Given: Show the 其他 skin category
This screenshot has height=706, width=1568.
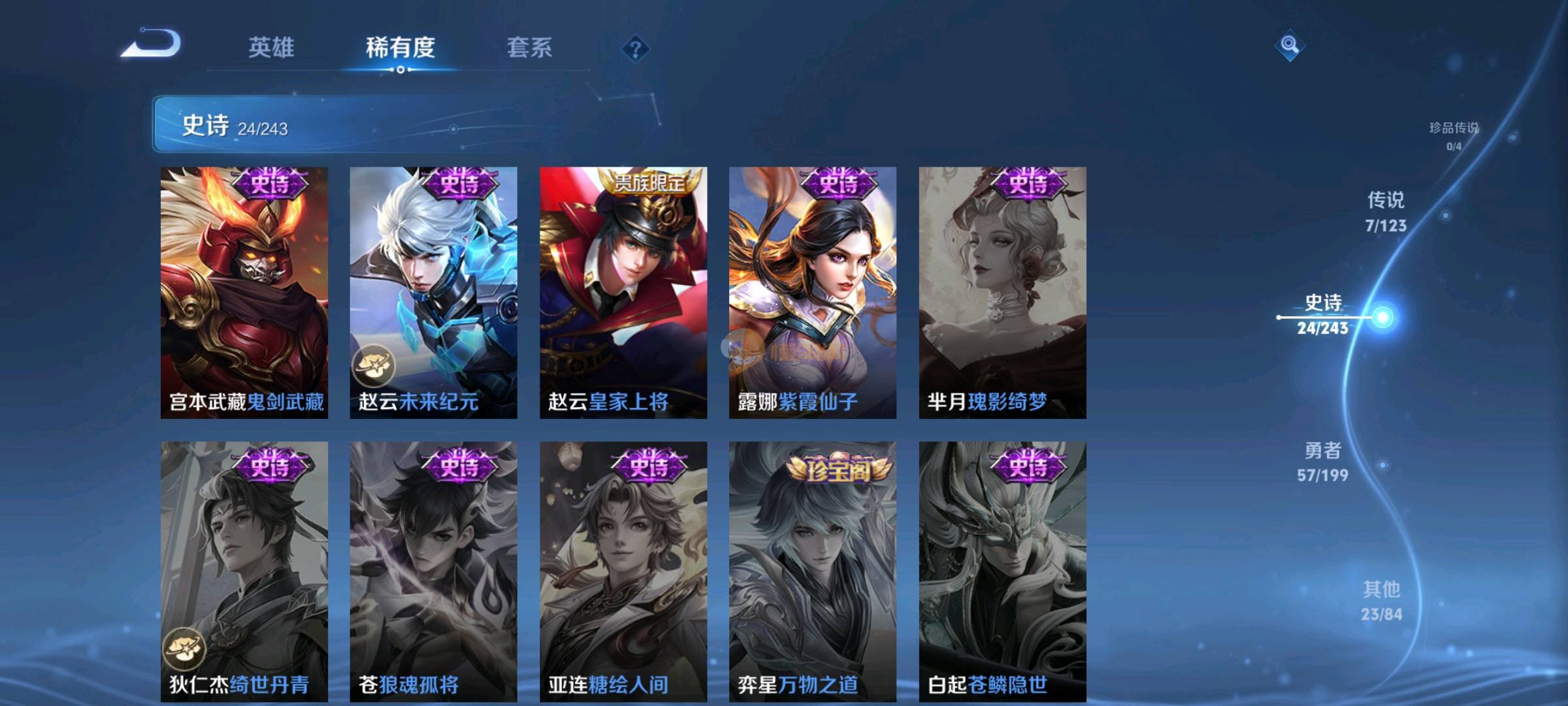Looking at the screenshot, I should click(x=1382, y=600).
